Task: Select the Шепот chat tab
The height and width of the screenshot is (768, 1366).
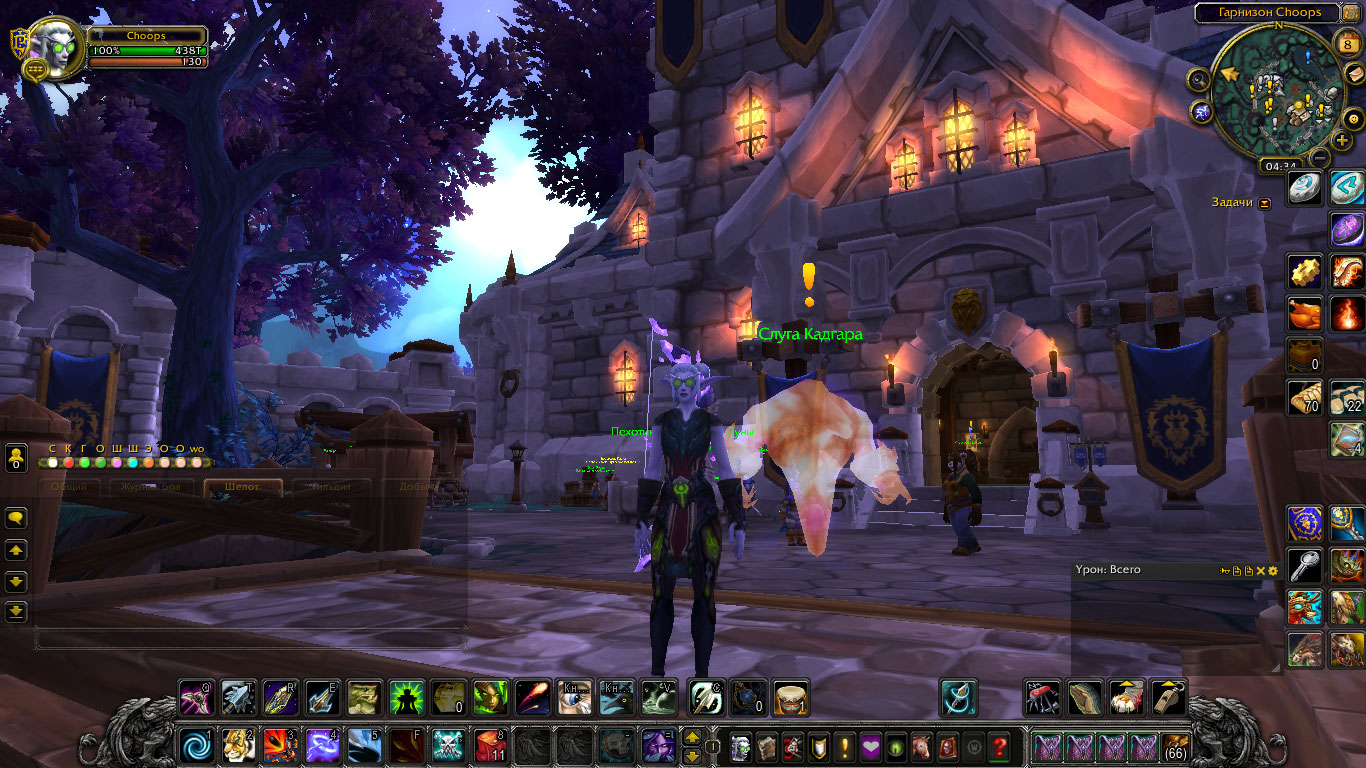Action: click(x=243, y=487)
